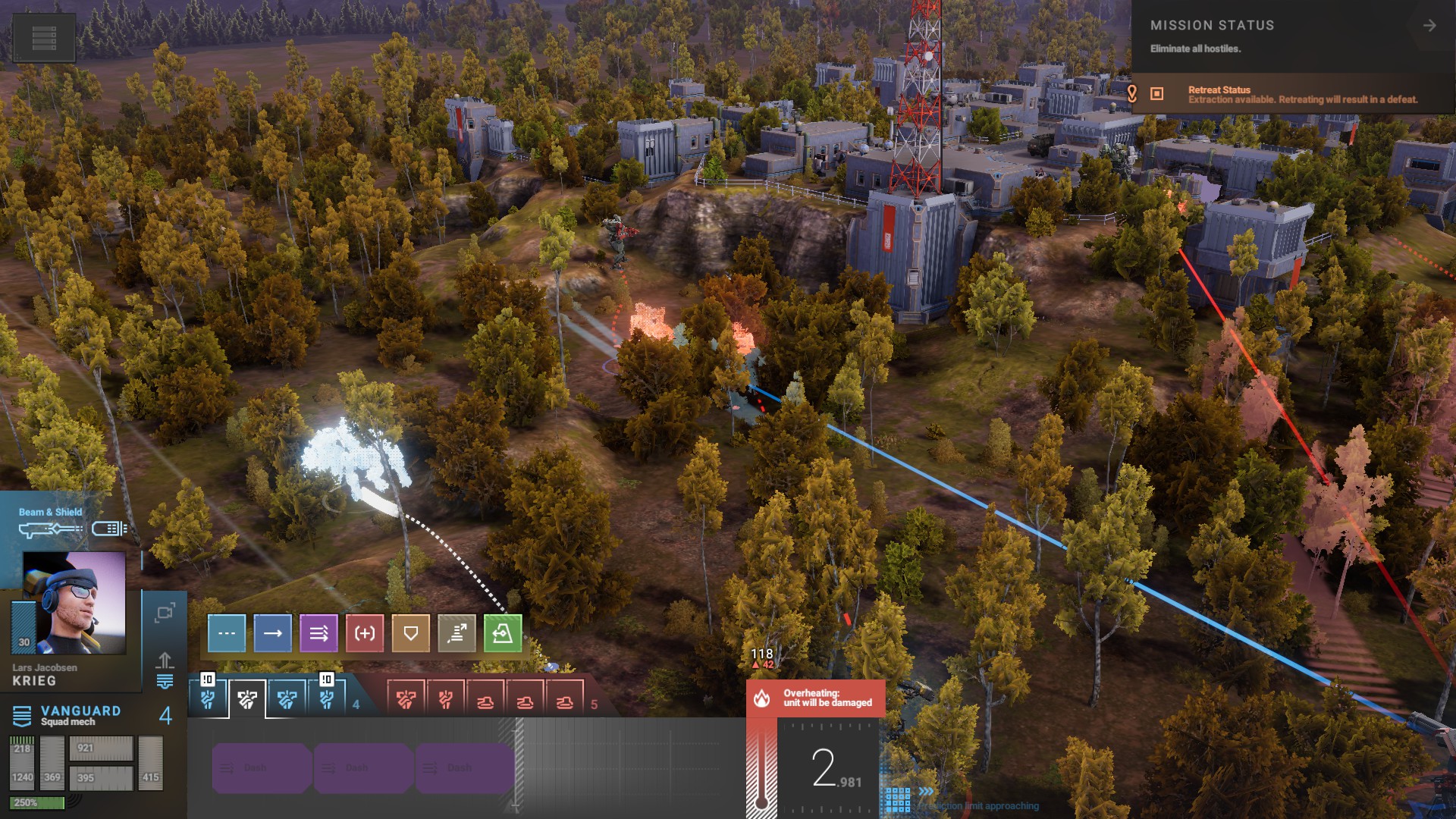Choose the red crosshair attack action
The height and width of the screenshot is (819, 1456).
[x=365, y=633]
